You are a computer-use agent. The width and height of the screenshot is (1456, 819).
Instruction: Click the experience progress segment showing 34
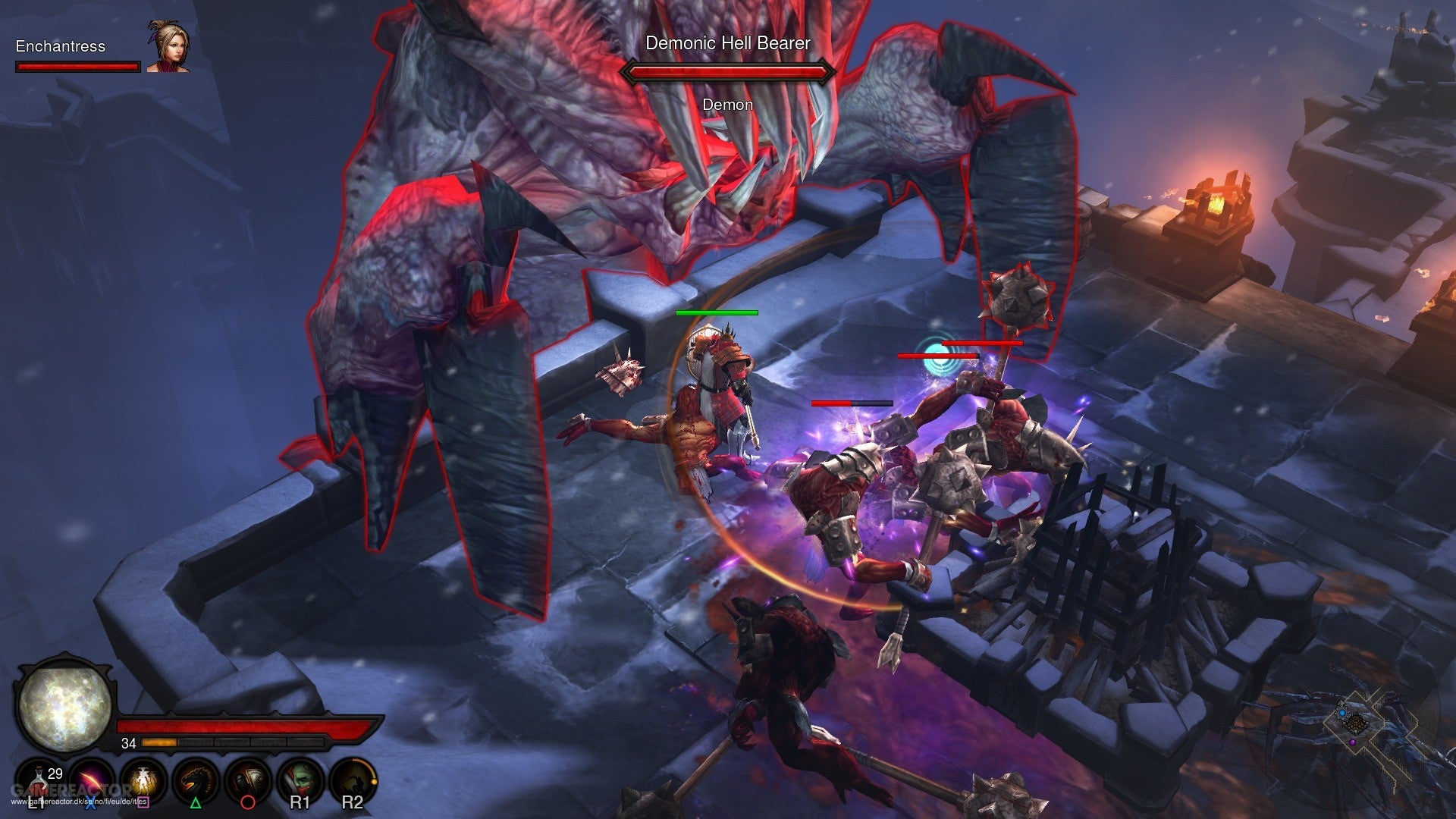159,744
